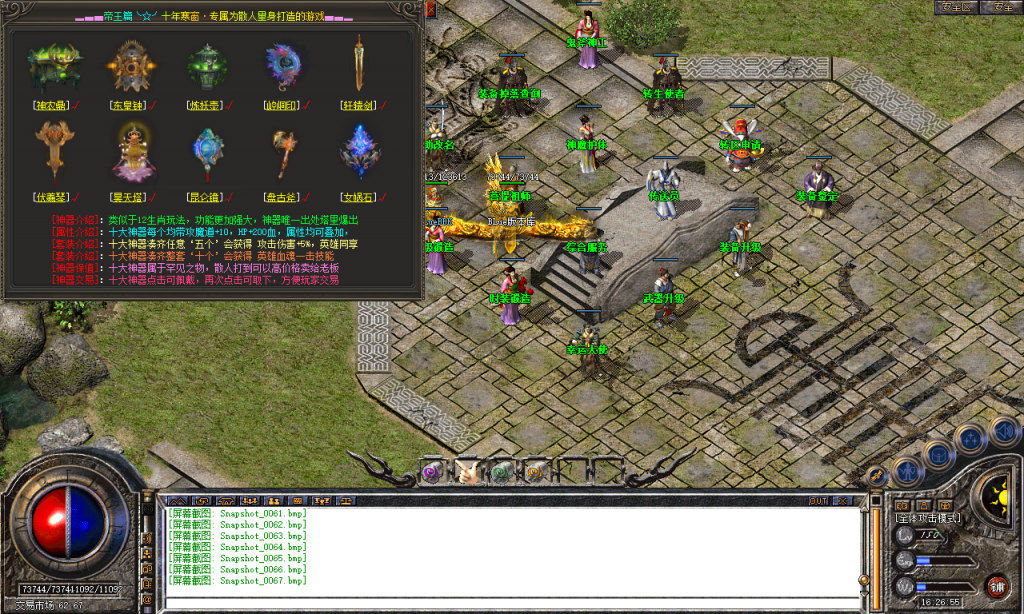Open the red 铺 shop button
Image resolution: width=1024 pixels, height=614 pixels.
(996, 586)
